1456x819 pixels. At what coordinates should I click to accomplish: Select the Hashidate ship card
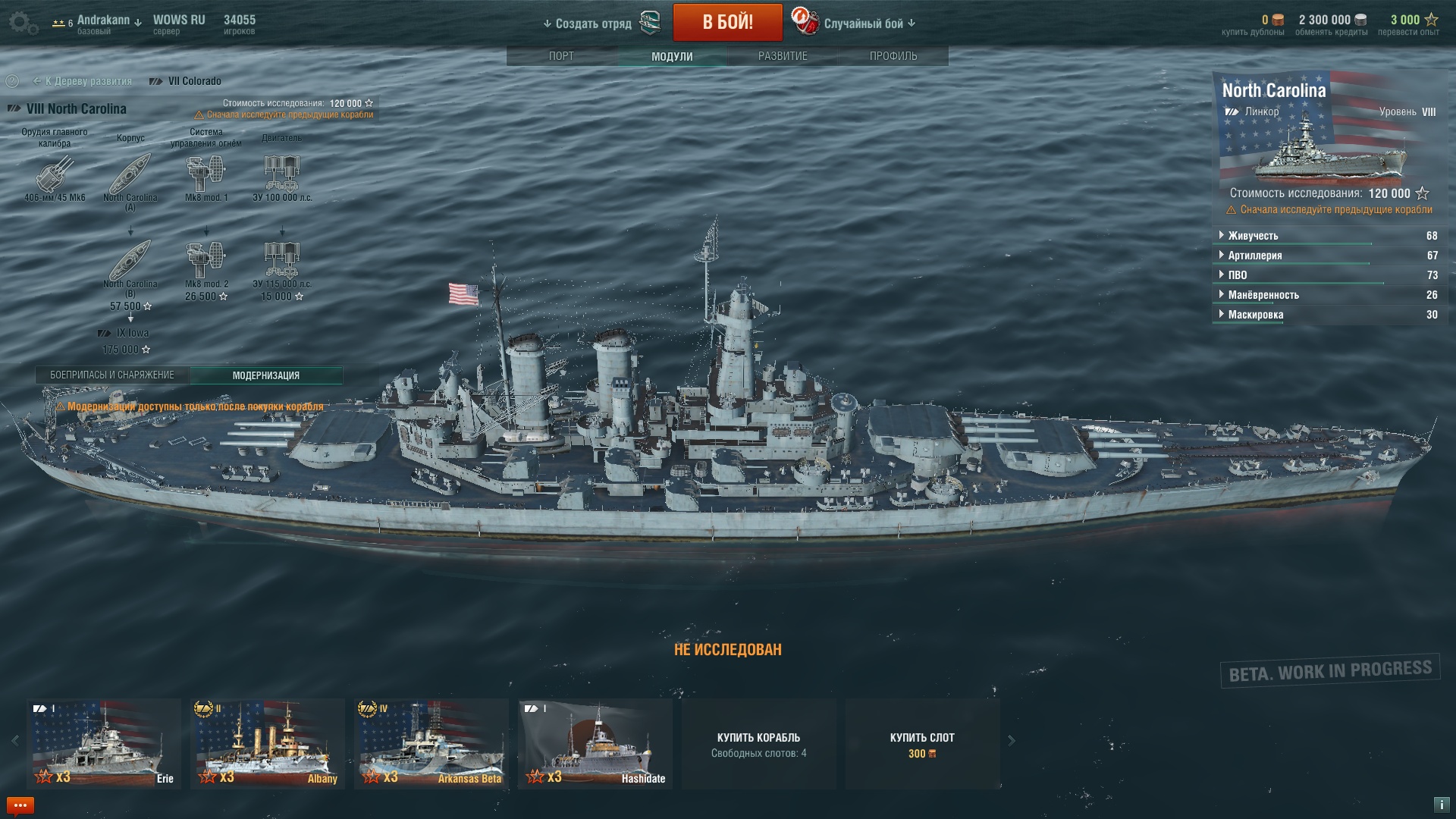click(x=595, y=744)
